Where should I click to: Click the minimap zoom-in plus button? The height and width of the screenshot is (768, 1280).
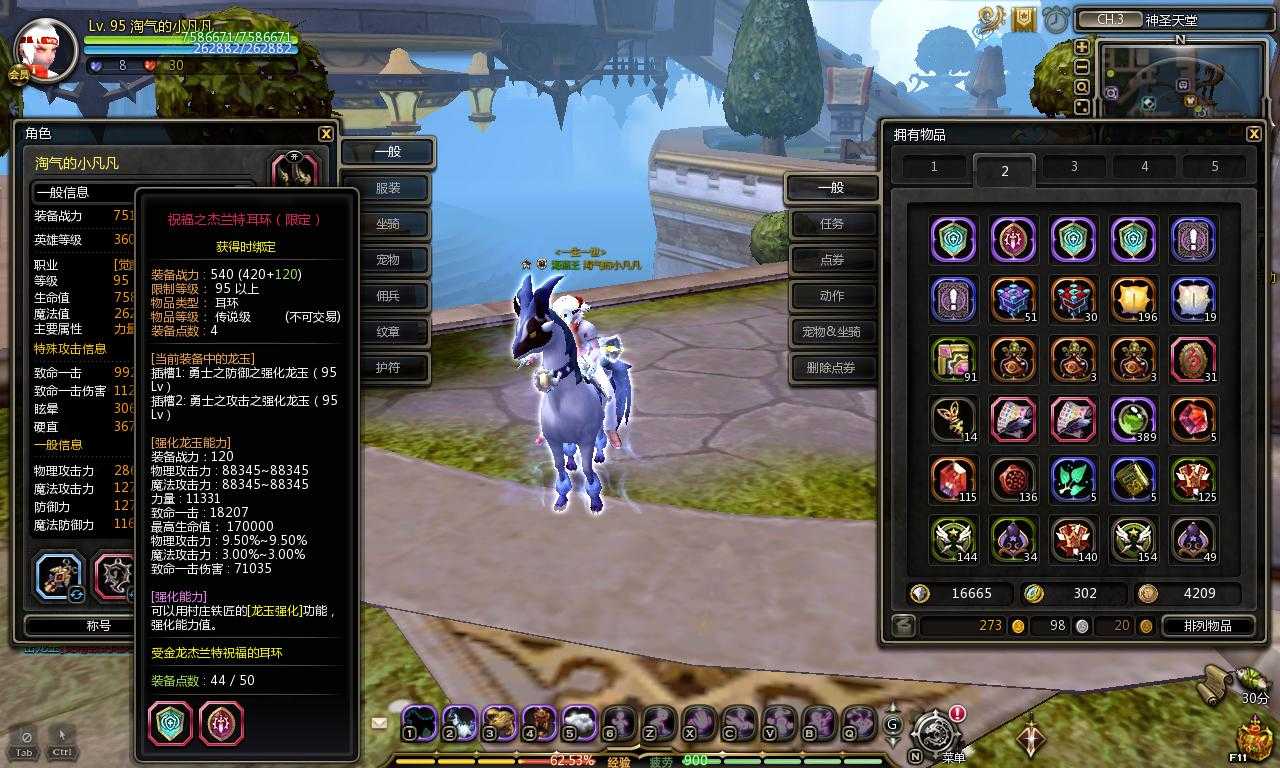pyautogui.click(x=1082, y=47)
